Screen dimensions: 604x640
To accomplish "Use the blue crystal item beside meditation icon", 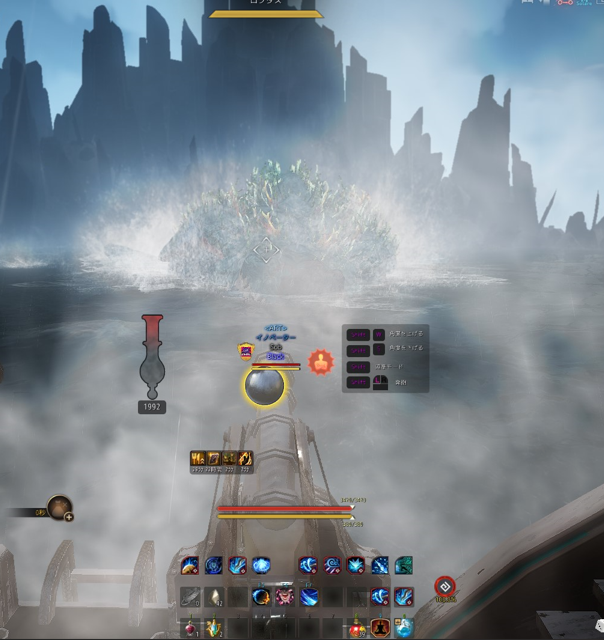I will (x=403, y=628).
